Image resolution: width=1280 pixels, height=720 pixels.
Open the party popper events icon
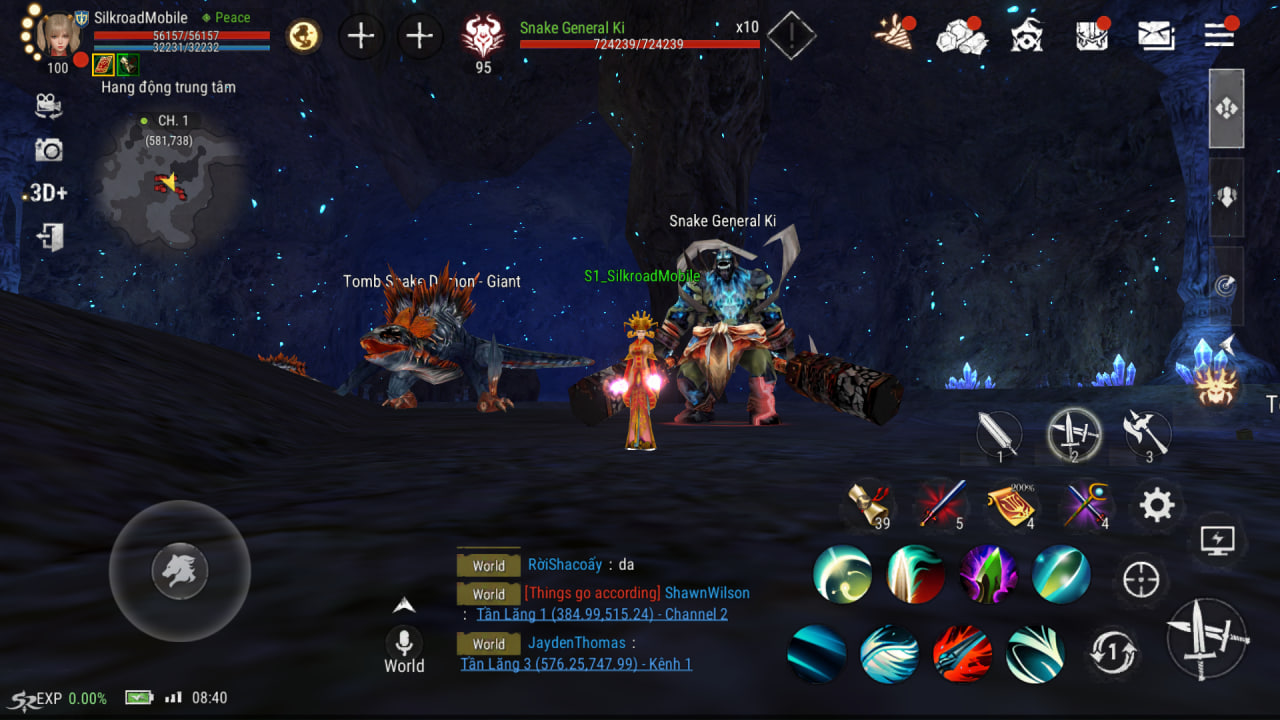click(x=892, y=34)
